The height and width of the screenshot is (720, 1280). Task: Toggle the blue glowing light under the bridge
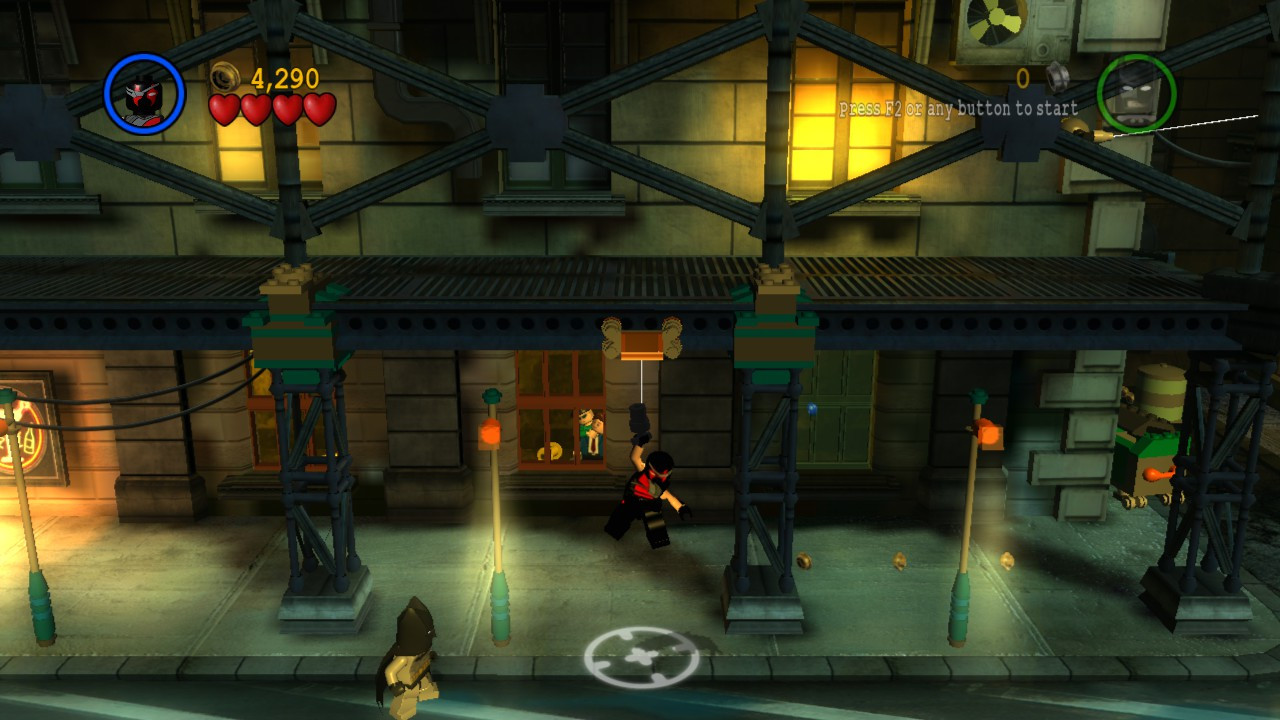(x=813, y=408)
